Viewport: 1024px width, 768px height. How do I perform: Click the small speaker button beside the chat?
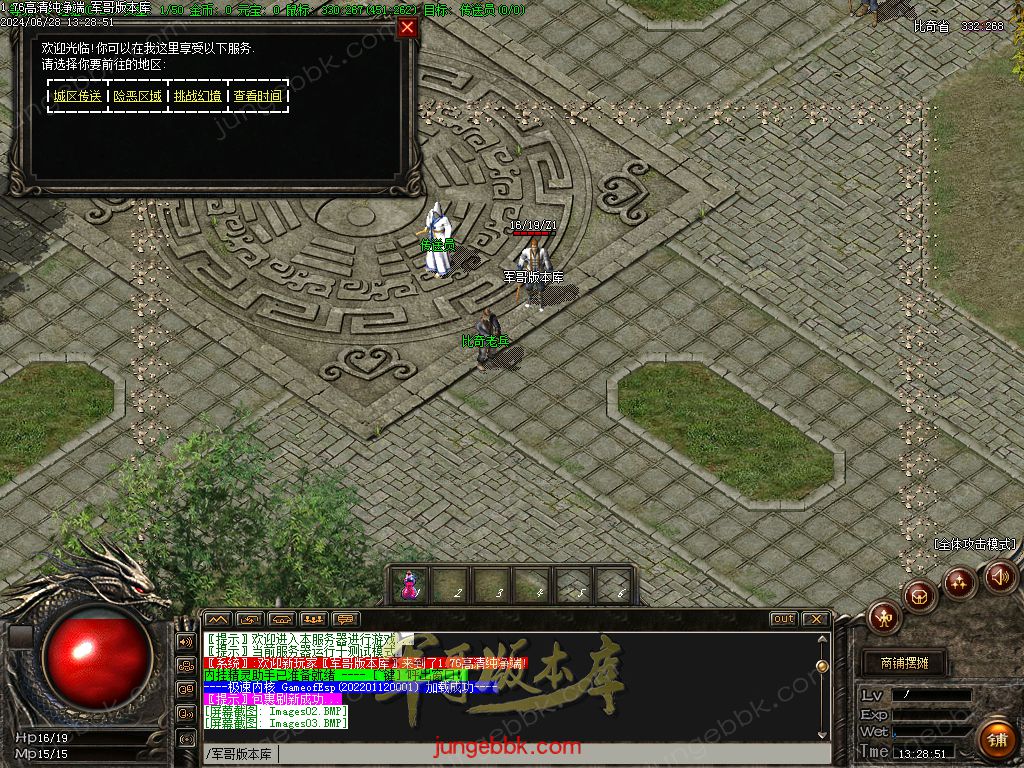point(186,641)
